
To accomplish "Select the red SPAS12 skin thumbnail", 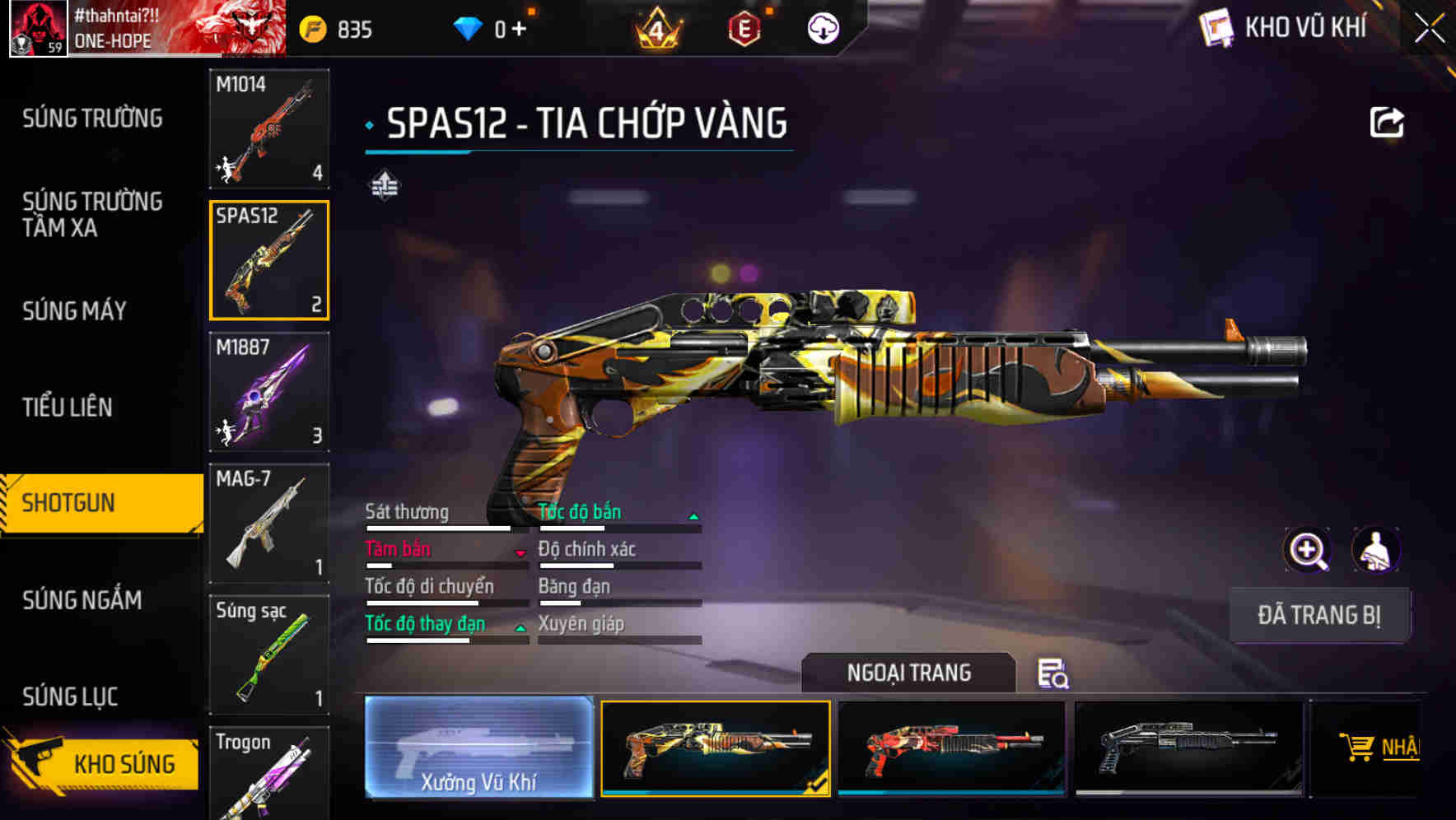I will pos(951,748).
